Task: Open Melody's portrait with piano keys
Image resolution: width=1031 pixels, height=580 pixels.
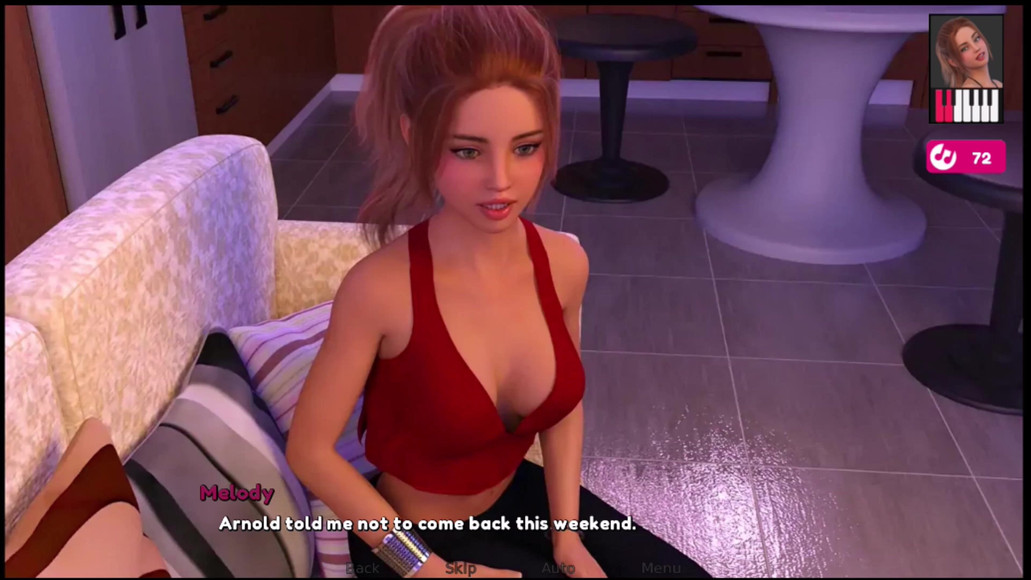Action: coord(965,68)
